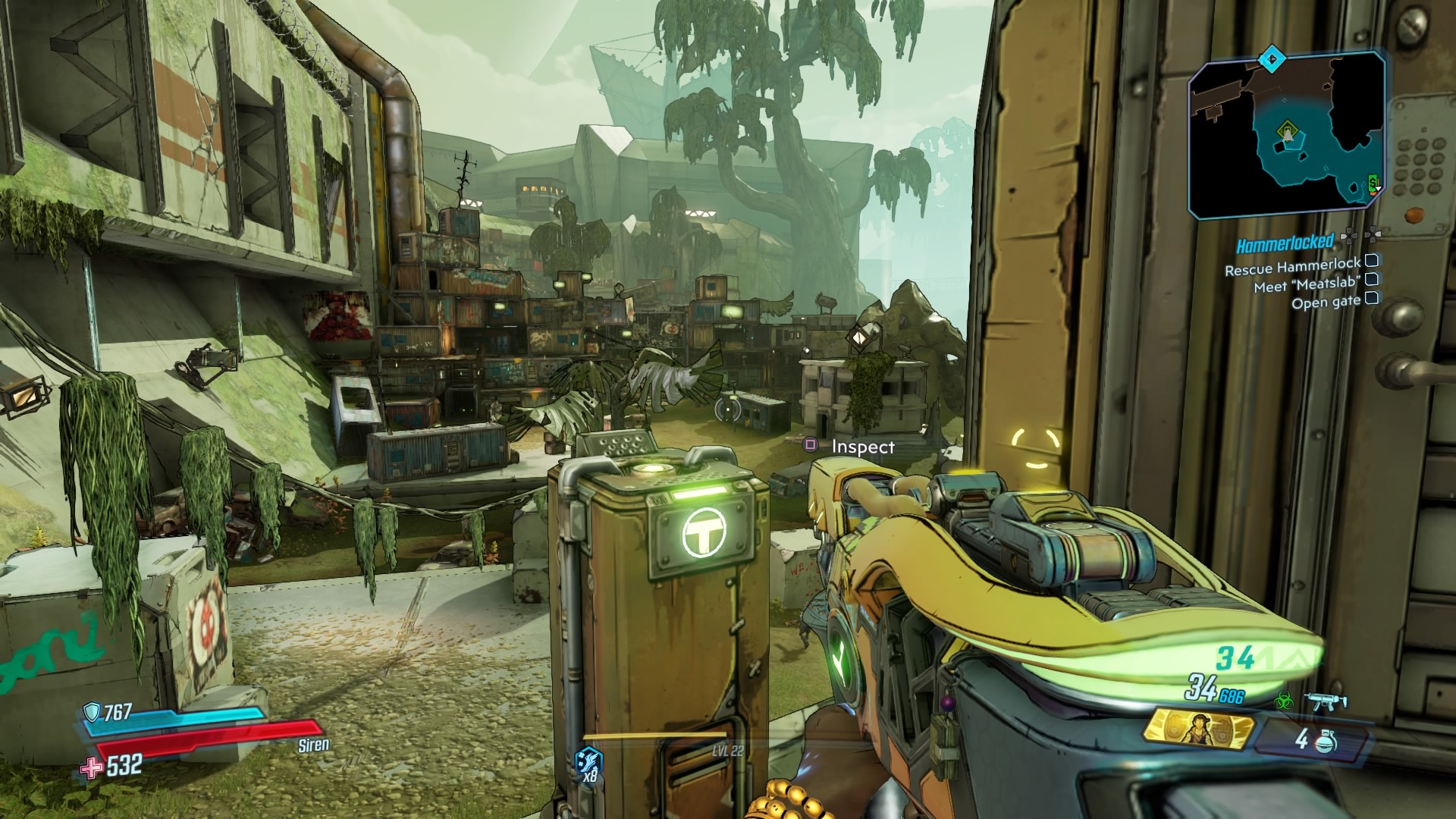The height and width of the screenshot is (819, 1456).
Task: Select the SMG weapon icon in the HUD
Action: (1326, 702)
